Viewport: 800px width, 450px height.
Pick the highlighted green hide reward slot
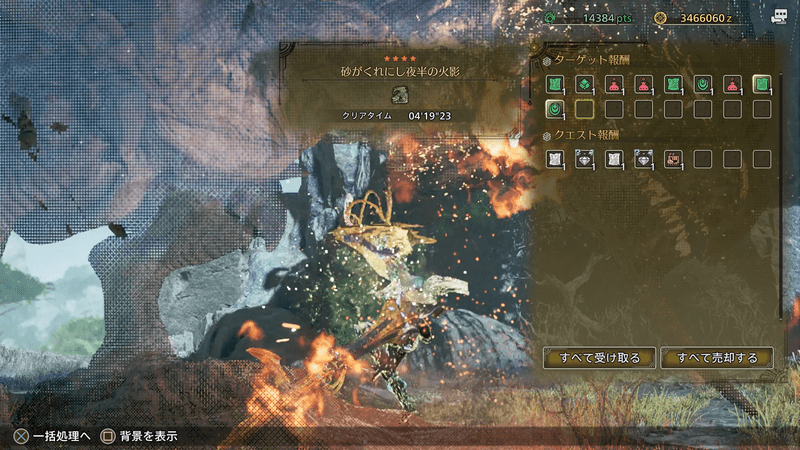coord(762,84)
